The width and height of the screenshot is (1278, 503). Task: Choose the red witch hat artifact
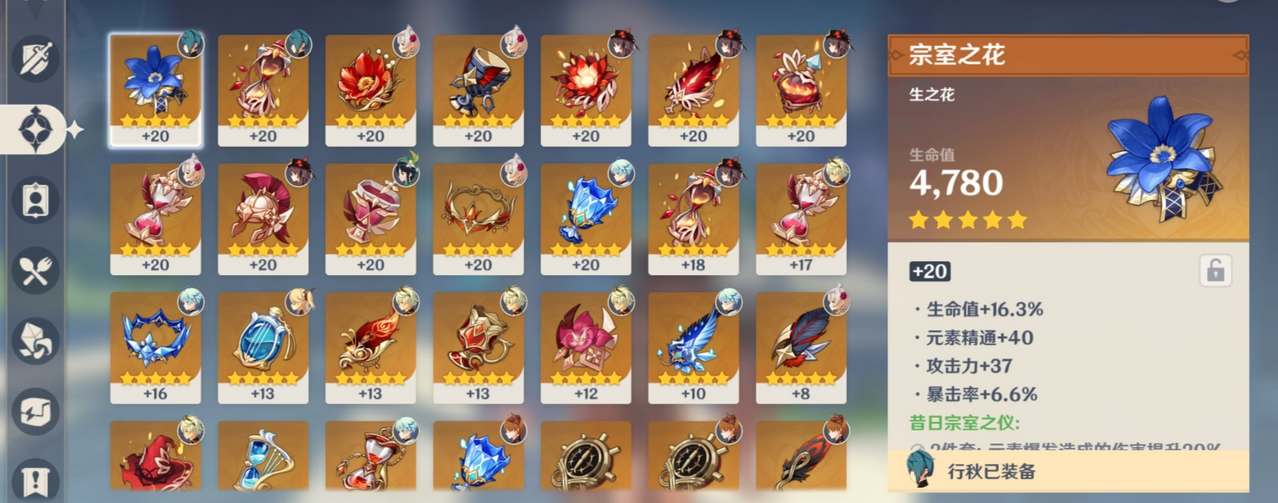point(155,462)
